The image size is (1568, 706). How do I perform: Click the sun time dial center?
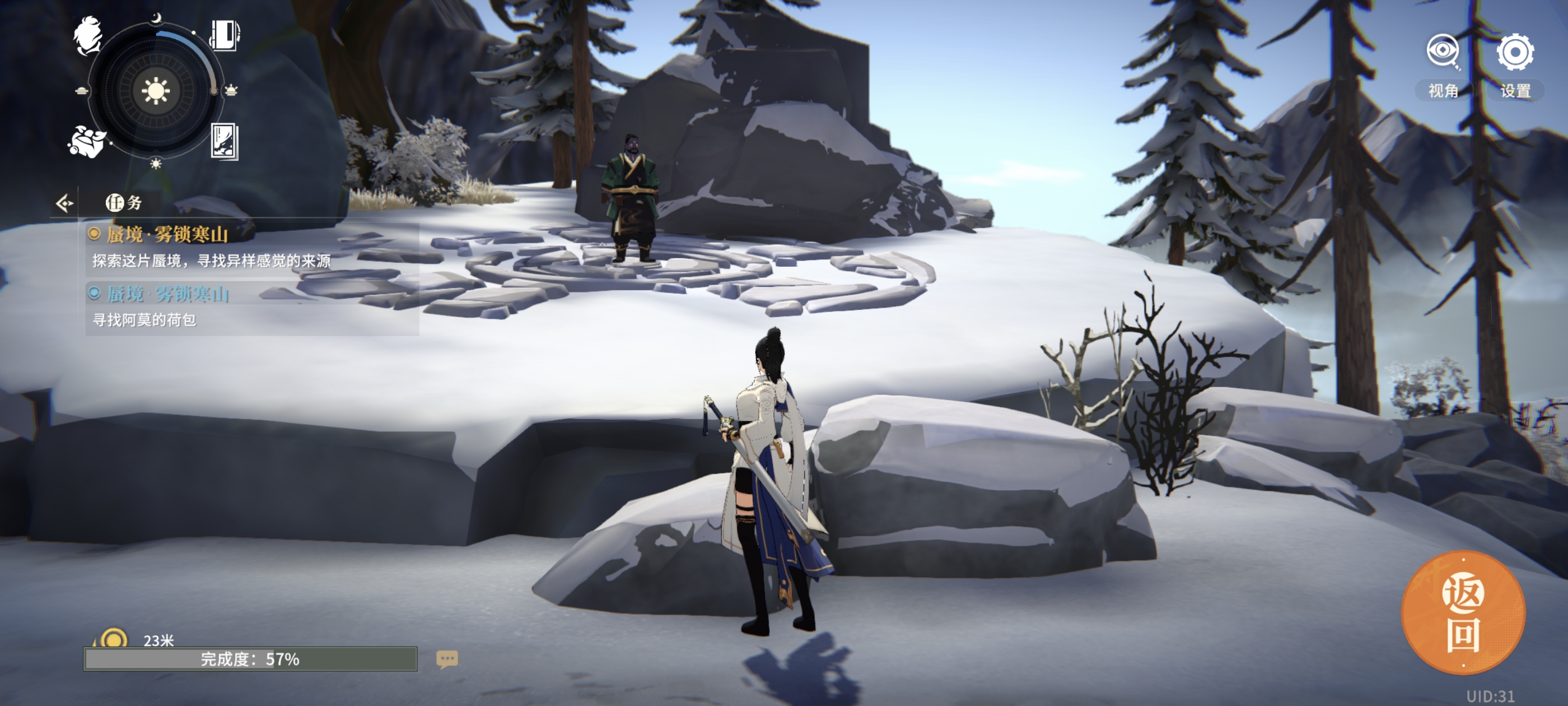(155, 91)
